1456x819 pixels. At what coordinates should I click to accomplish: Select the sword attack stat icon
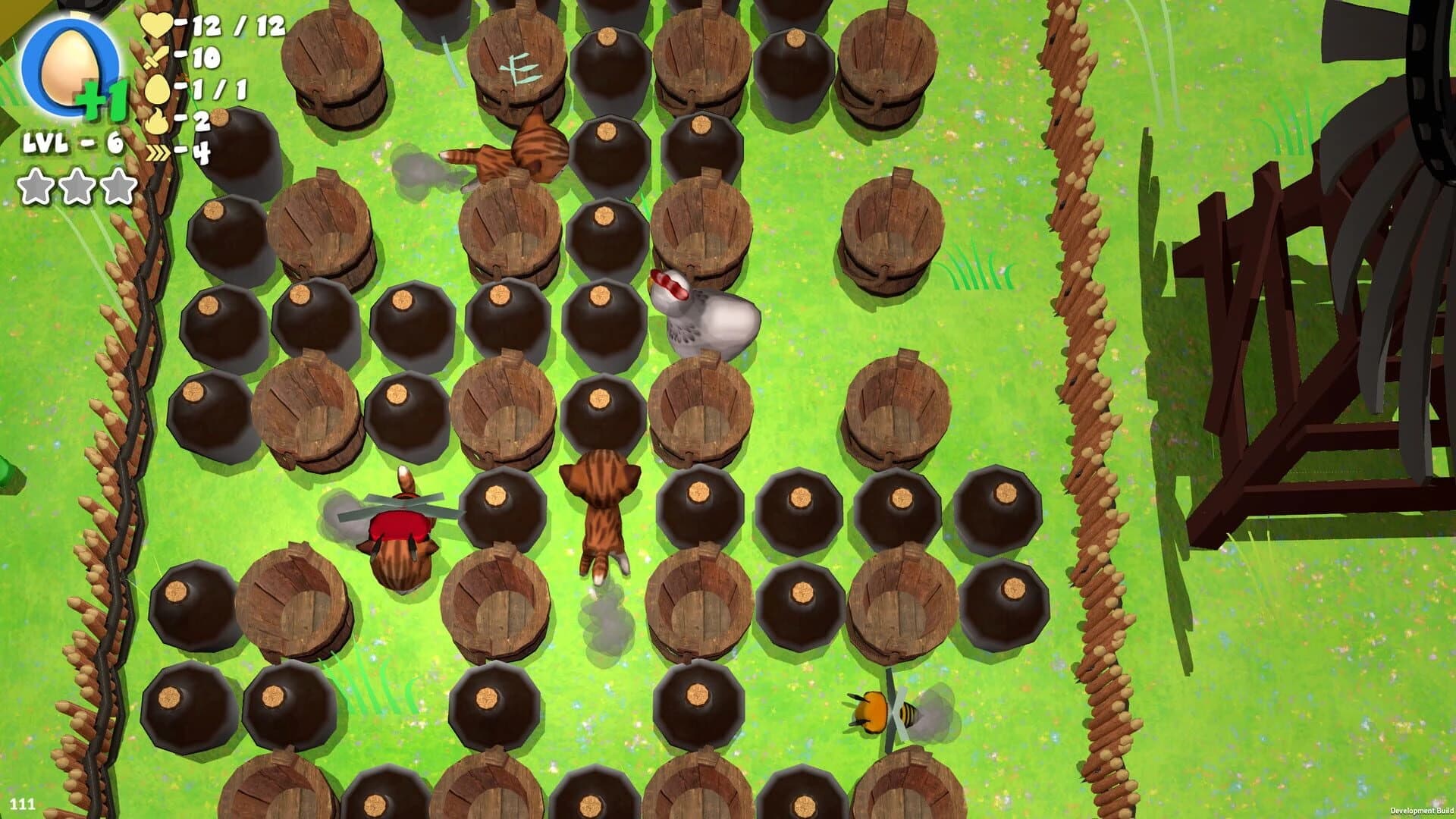tap(157, 57)
